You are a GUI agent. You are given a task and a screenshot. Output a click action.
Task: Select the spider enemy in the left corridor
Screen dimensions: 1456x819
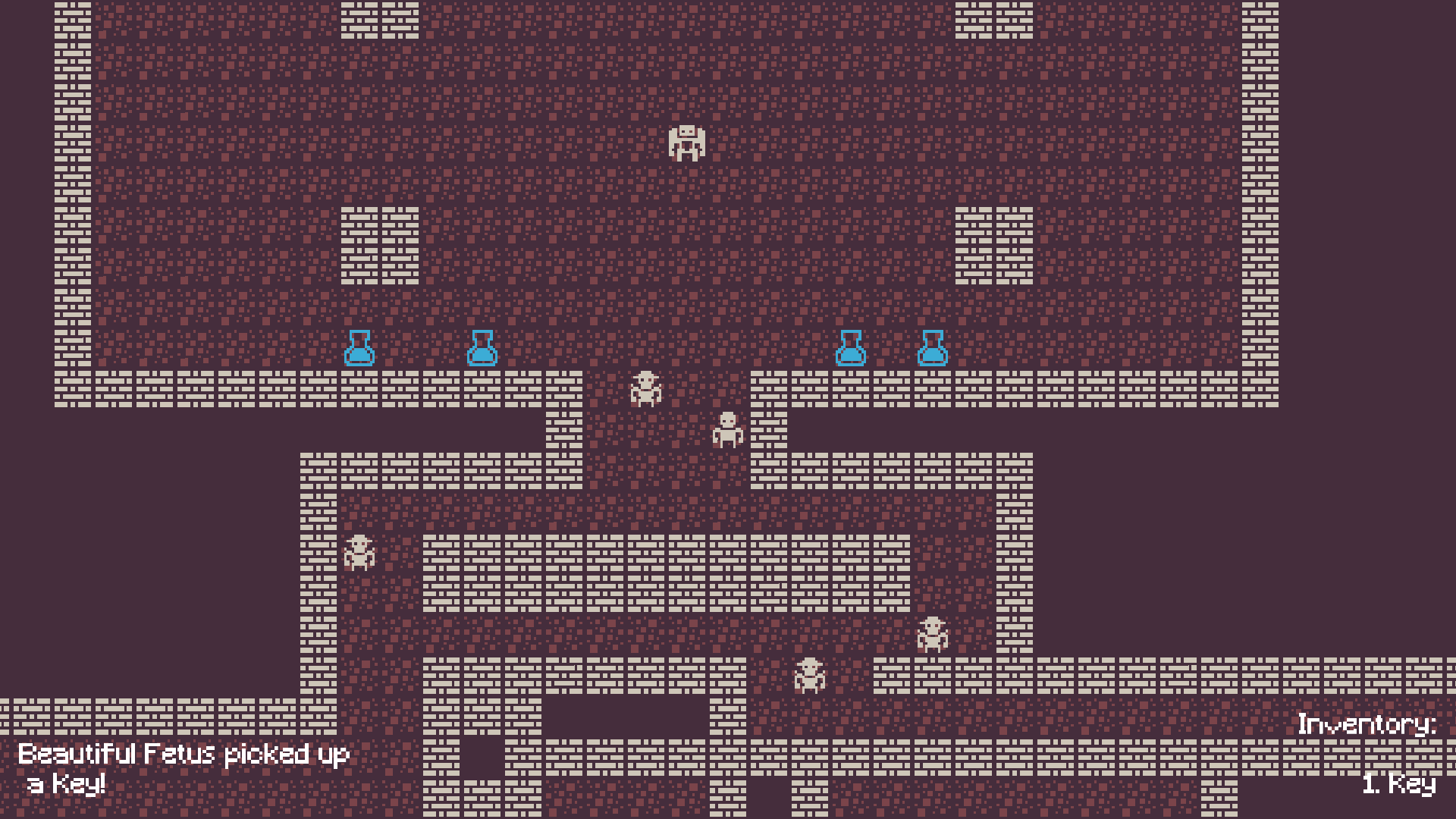tap(359, 554)
